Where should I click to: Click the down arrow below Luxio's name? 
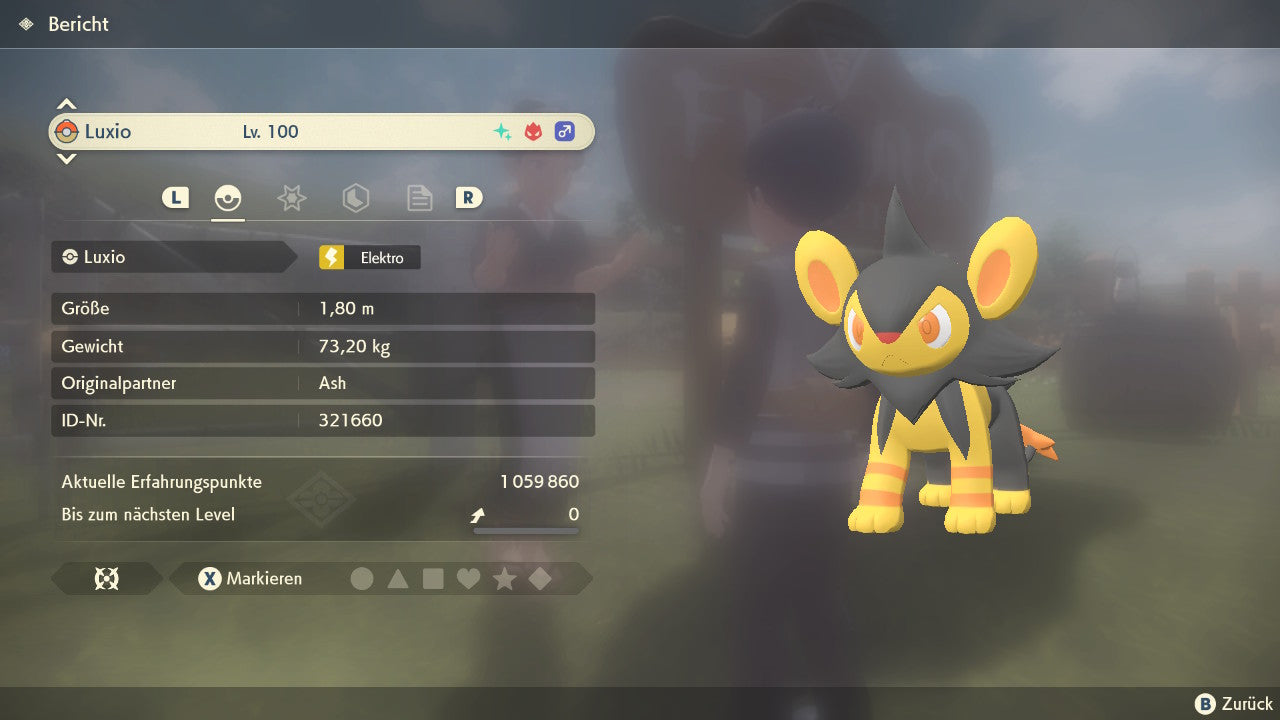66,158
